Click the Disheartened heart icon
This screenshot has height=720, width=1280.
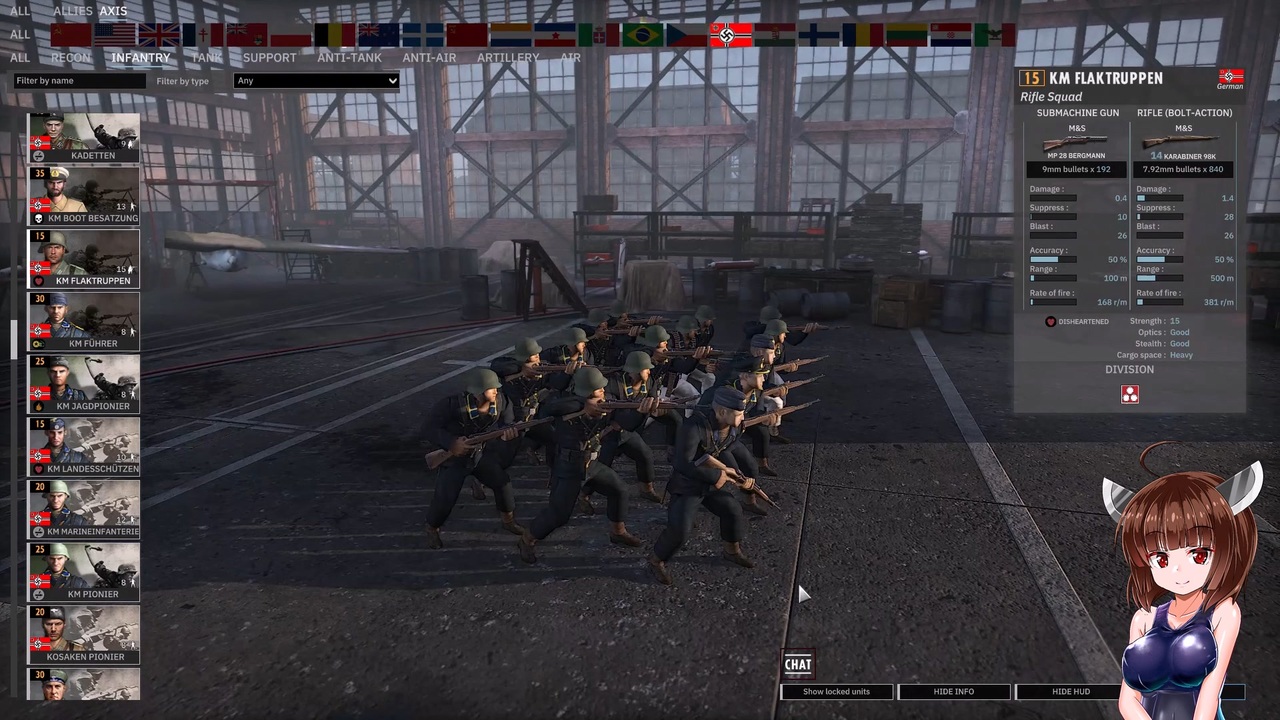tap(1050, 321)
